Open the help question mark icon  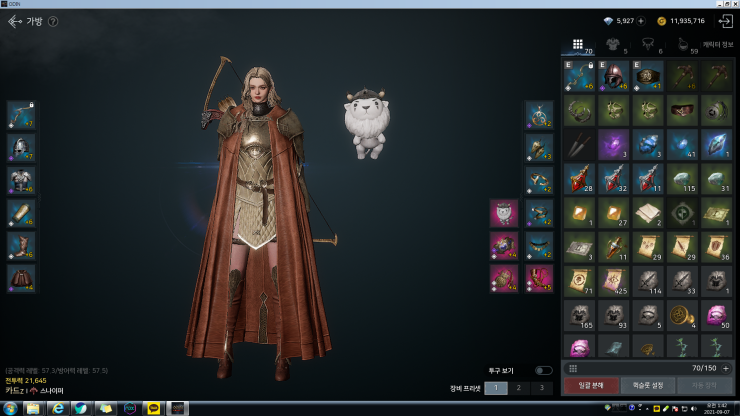53,21
